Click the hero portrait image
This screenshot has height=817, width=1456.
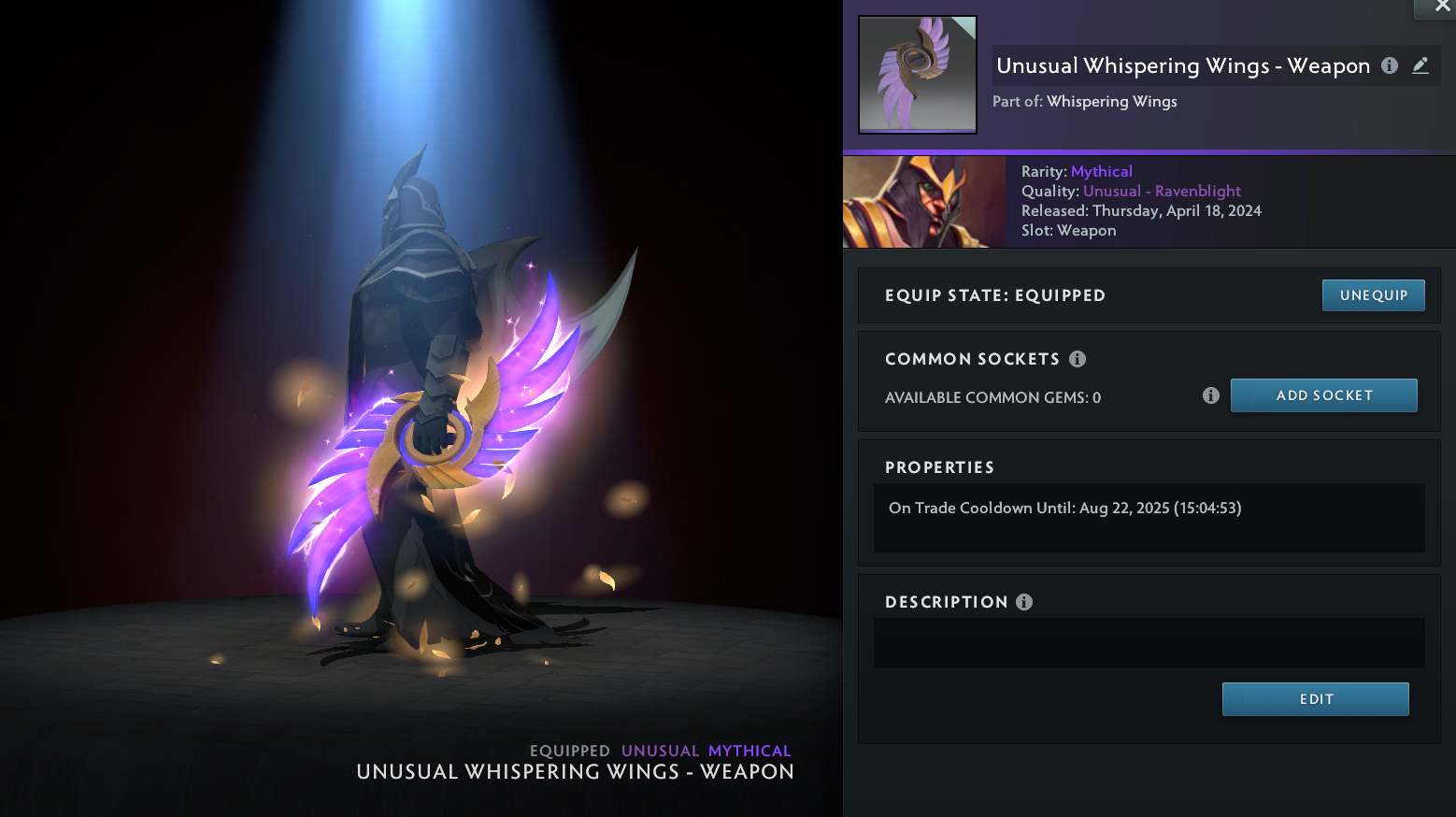pyautogui.click(x=923, y=202)
